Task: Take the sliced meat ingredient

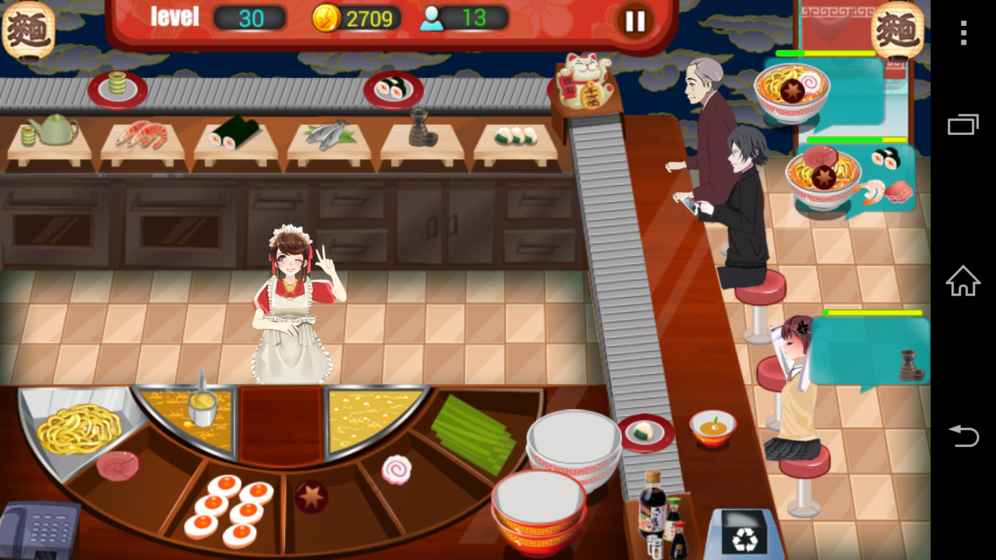Action: click(x=118, y=465)
